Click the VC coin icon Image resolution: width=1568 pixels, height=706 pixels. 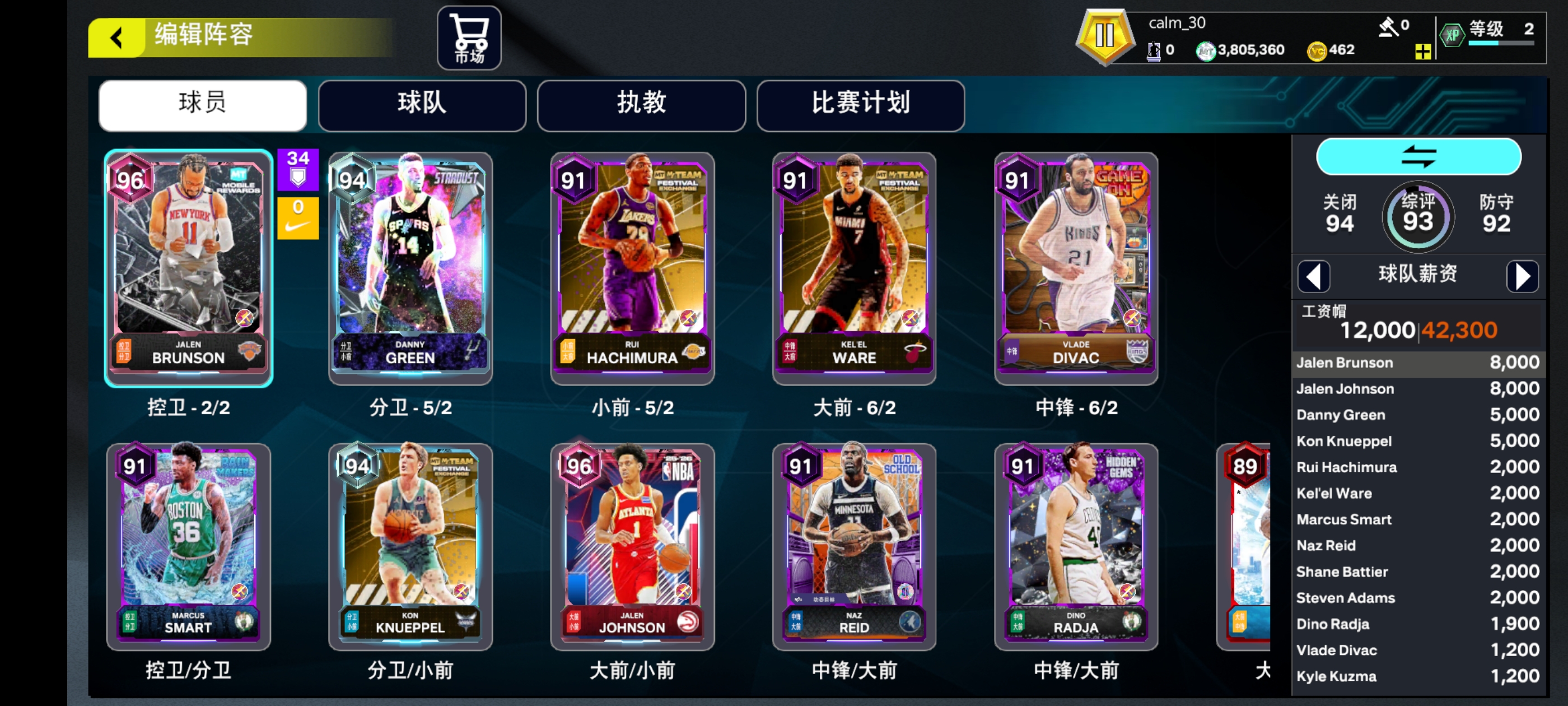[1319, 50]
